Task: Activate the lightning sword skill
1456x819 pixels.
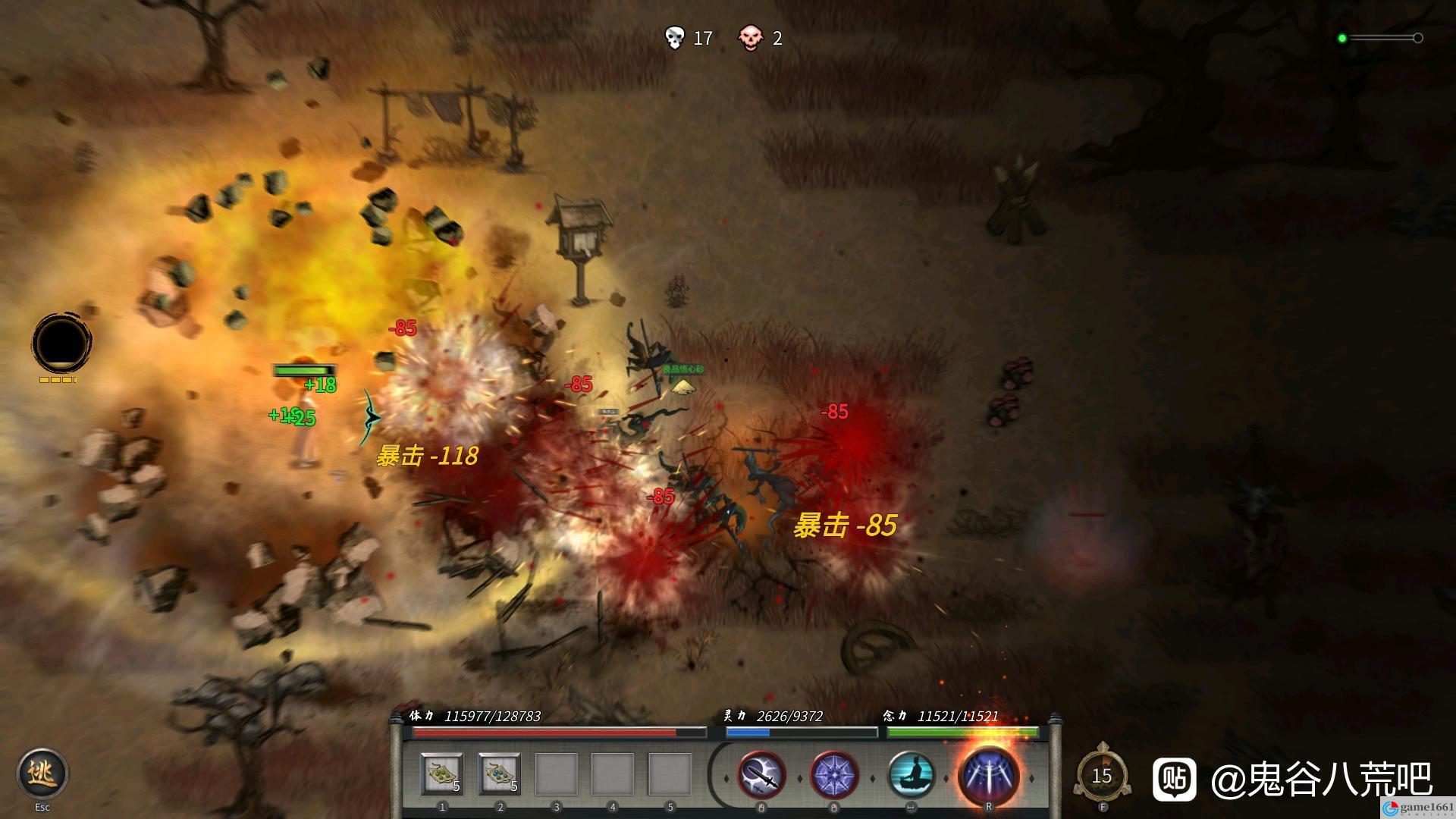Action: click(761, 776)
